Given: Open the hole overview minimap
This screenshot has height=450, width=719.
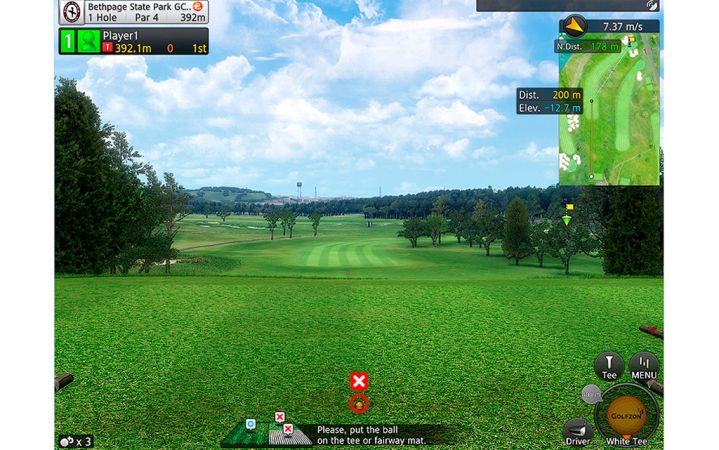Looking at the screenshot, I should [x=608, y=110].
